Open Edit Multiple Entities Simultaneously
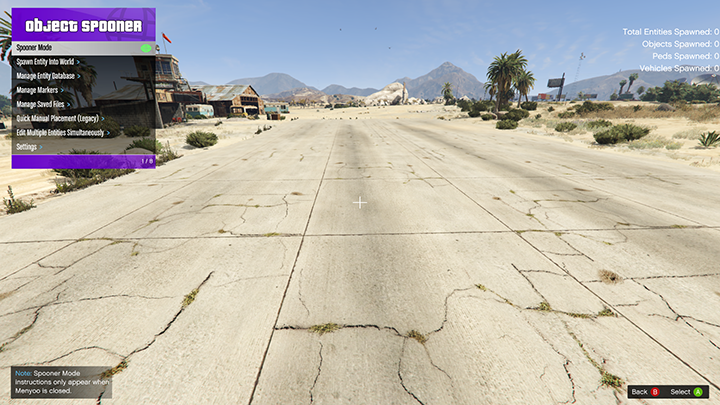Screen dimensions: 720x405 pyautogui.click(x=83, y=132)
